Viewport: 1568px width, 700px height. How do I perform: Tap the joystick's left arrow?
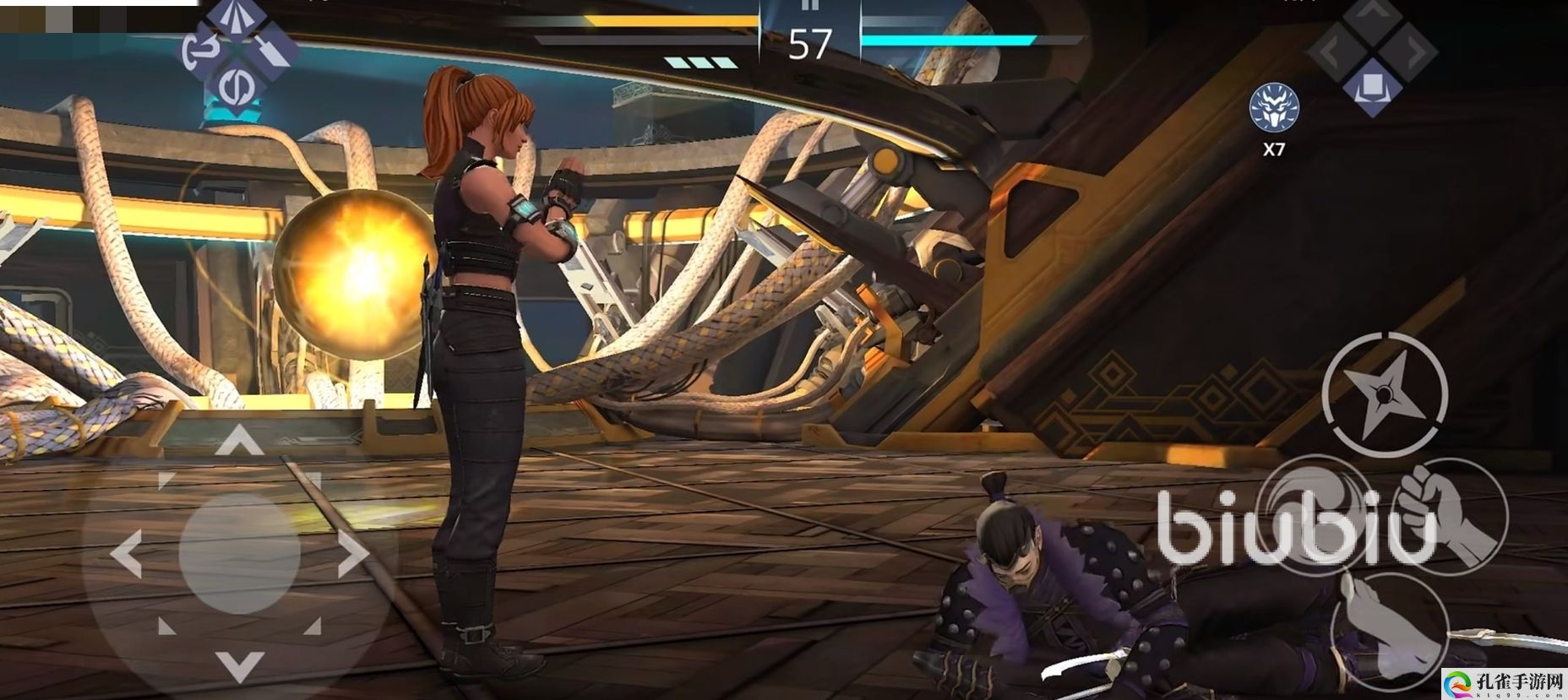tap(127, 554)
